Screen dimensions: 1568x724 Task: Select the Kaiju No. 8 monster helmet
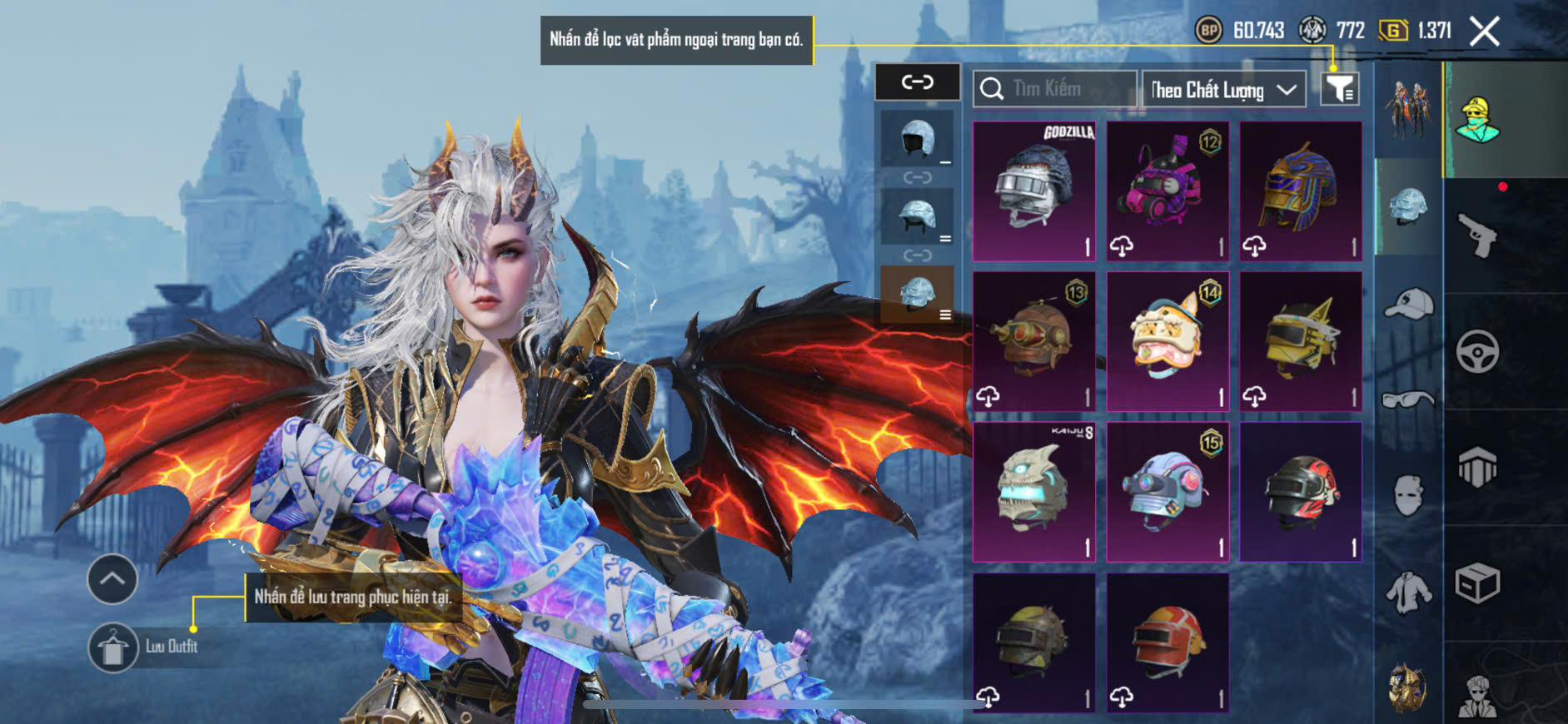click(x=1034, y=491)
